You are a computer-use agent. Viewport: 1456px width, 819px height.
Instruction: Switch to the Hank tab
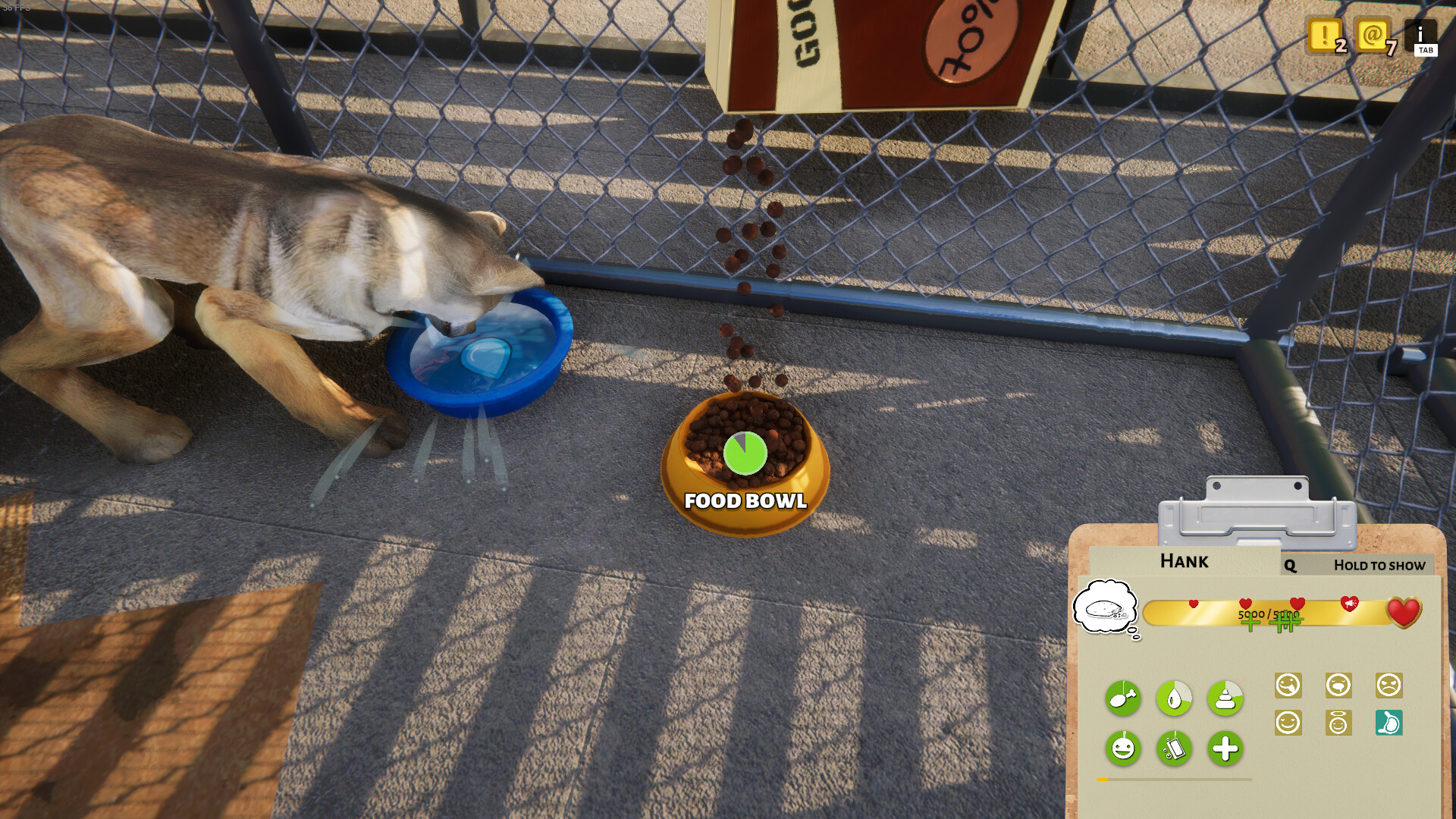[1184, 561]
